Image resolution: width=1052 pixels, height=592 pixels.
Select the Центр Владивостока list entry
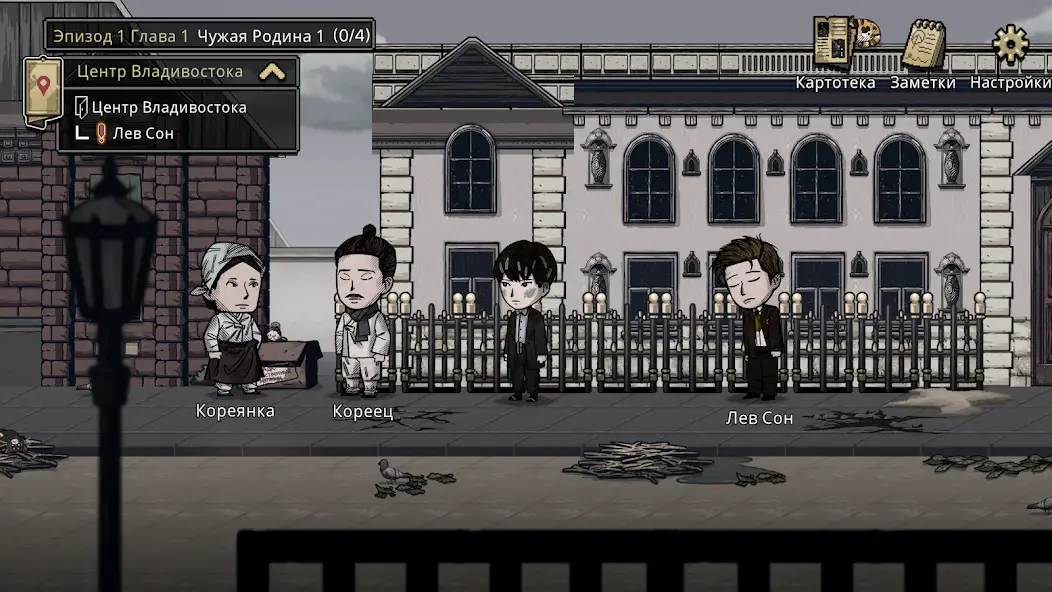click(x=168, y=107)
